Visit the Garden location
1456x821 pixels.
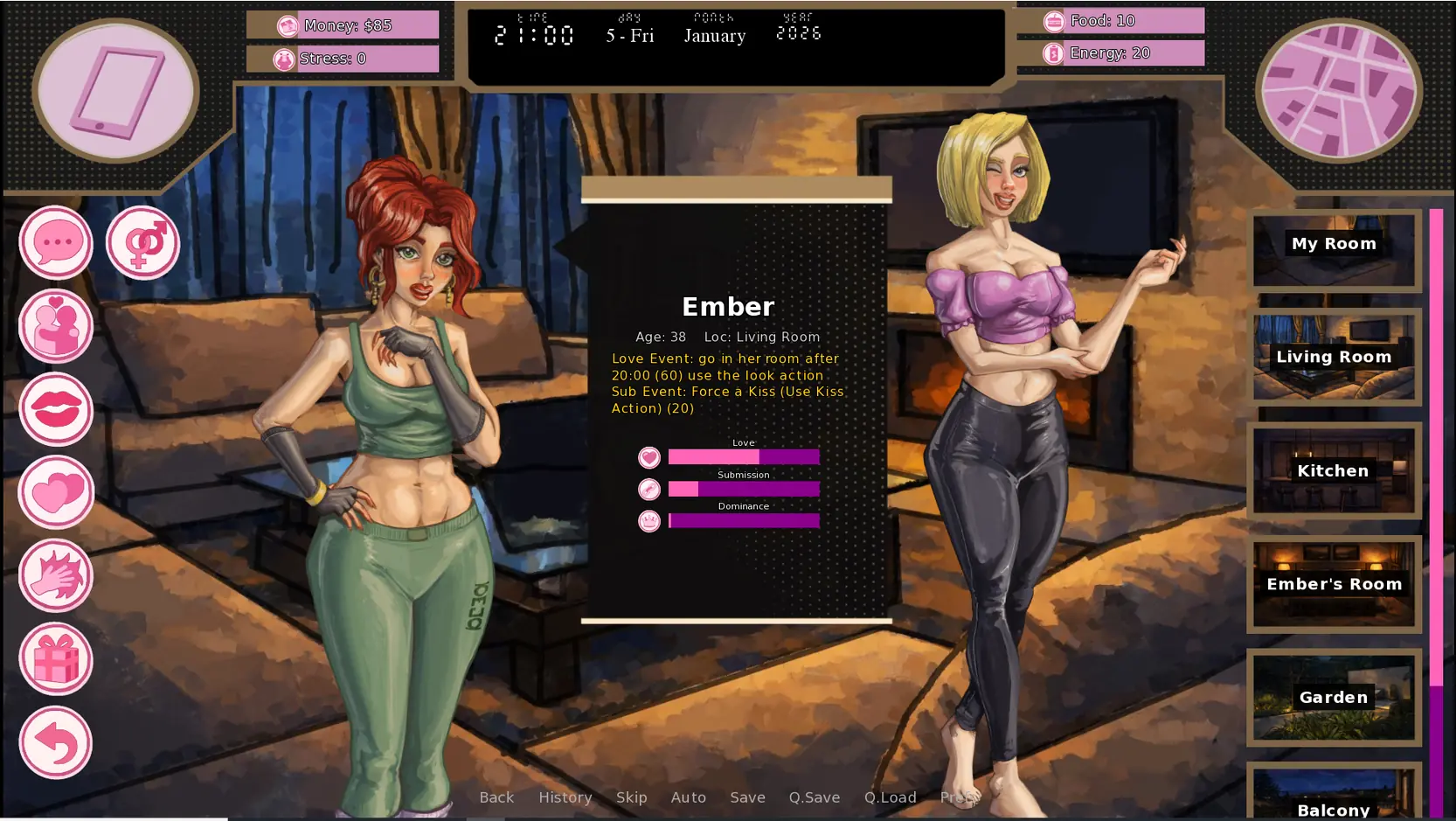(x=1334, y=698)
